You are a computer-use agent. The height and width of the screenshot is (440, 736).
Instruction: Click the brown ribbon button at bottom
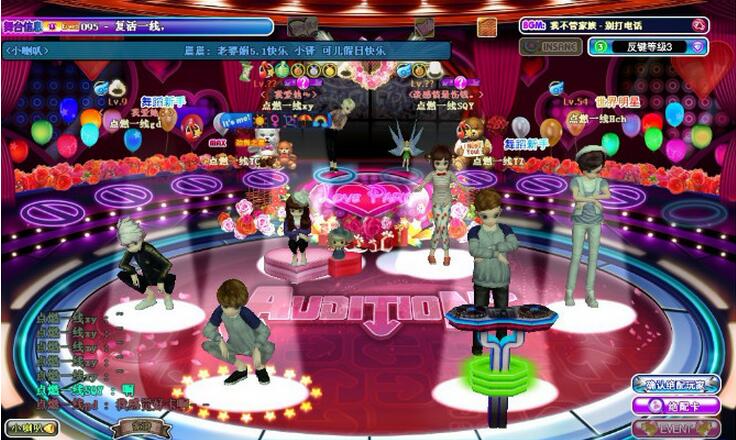144,428
